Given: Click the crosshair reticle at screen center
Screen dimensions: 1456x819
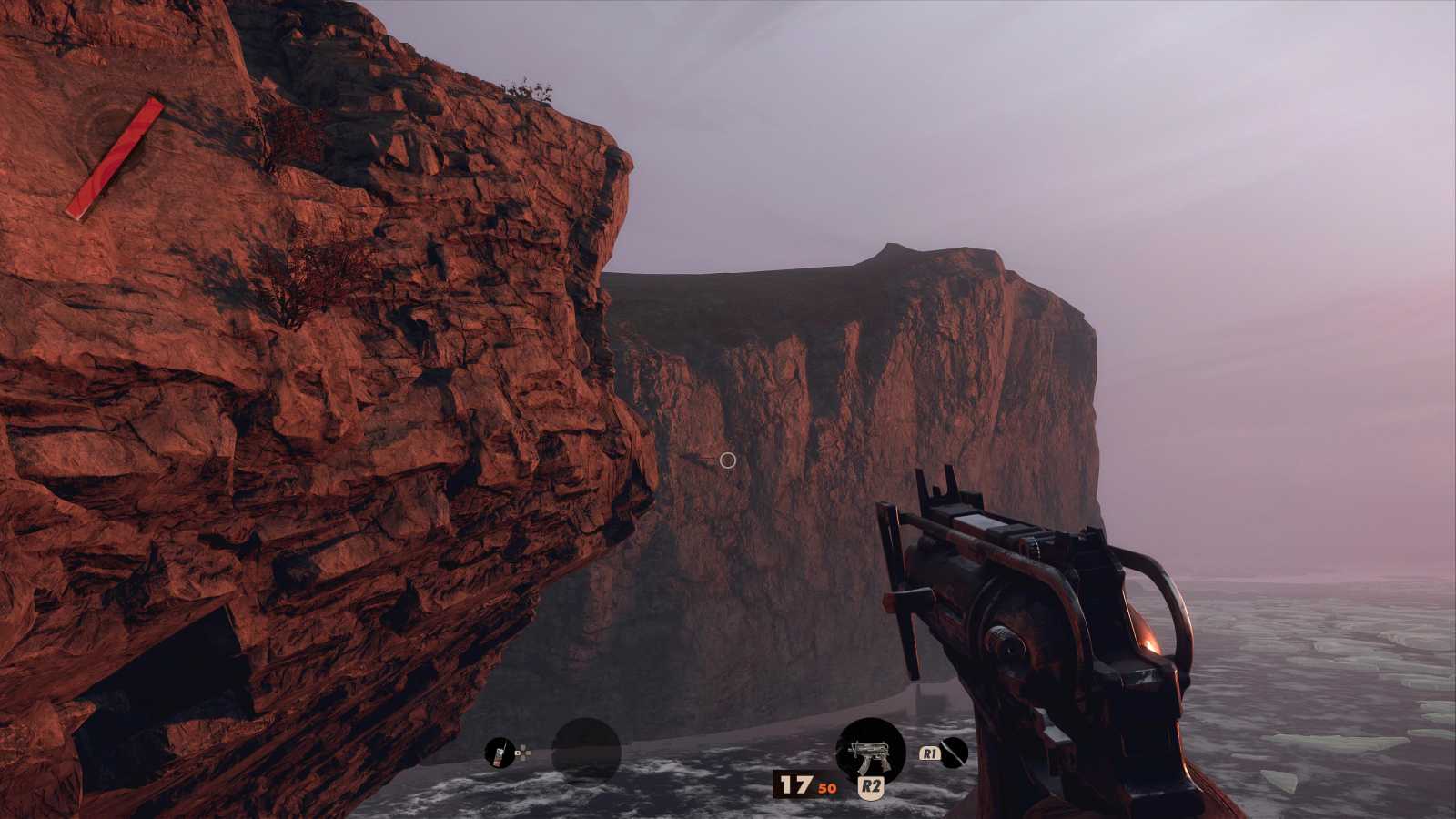Looking at the screenshot, I should [726, 460].
